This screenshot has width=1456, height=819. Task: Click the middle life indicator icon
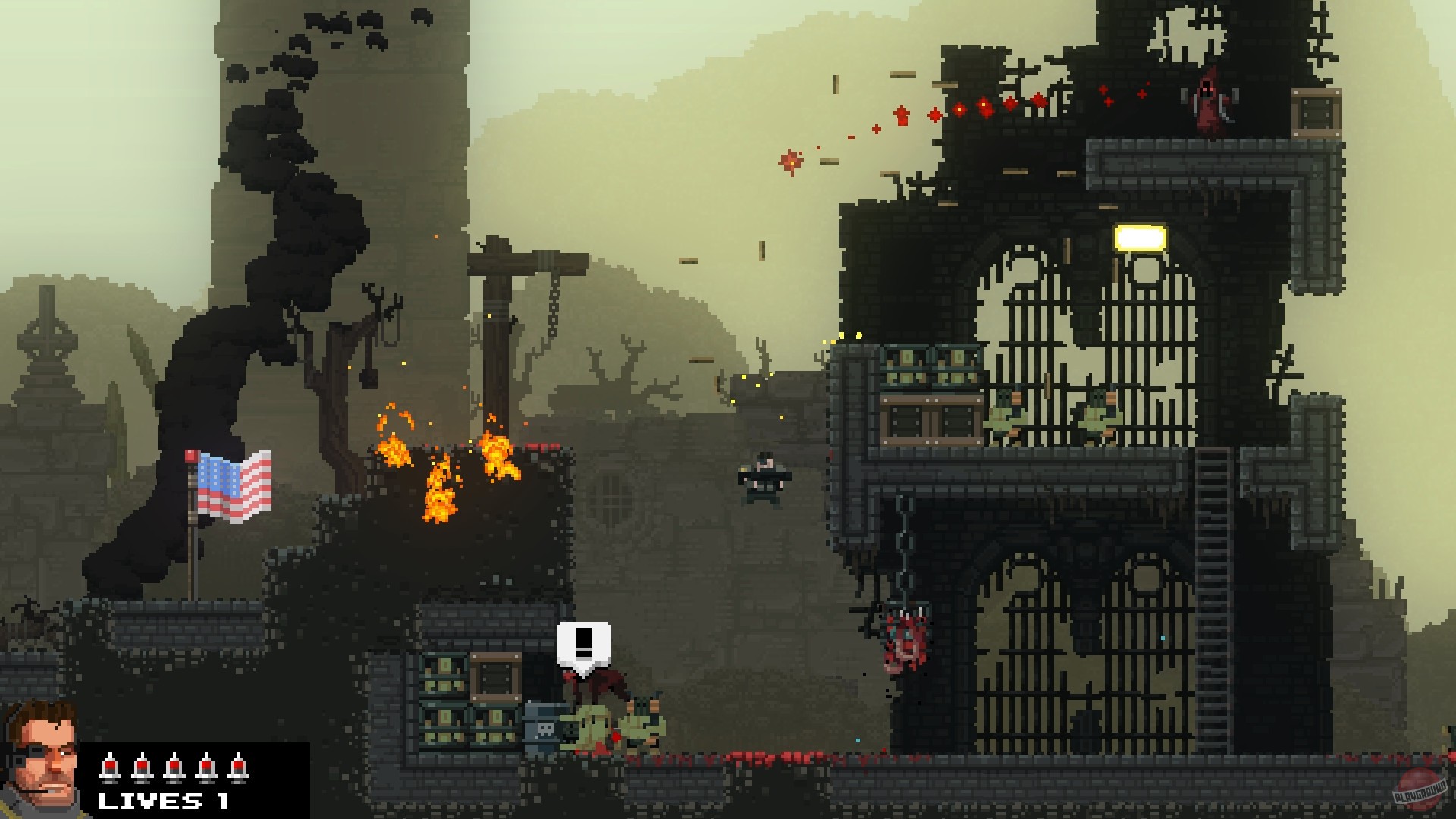[x=174, y=768]
